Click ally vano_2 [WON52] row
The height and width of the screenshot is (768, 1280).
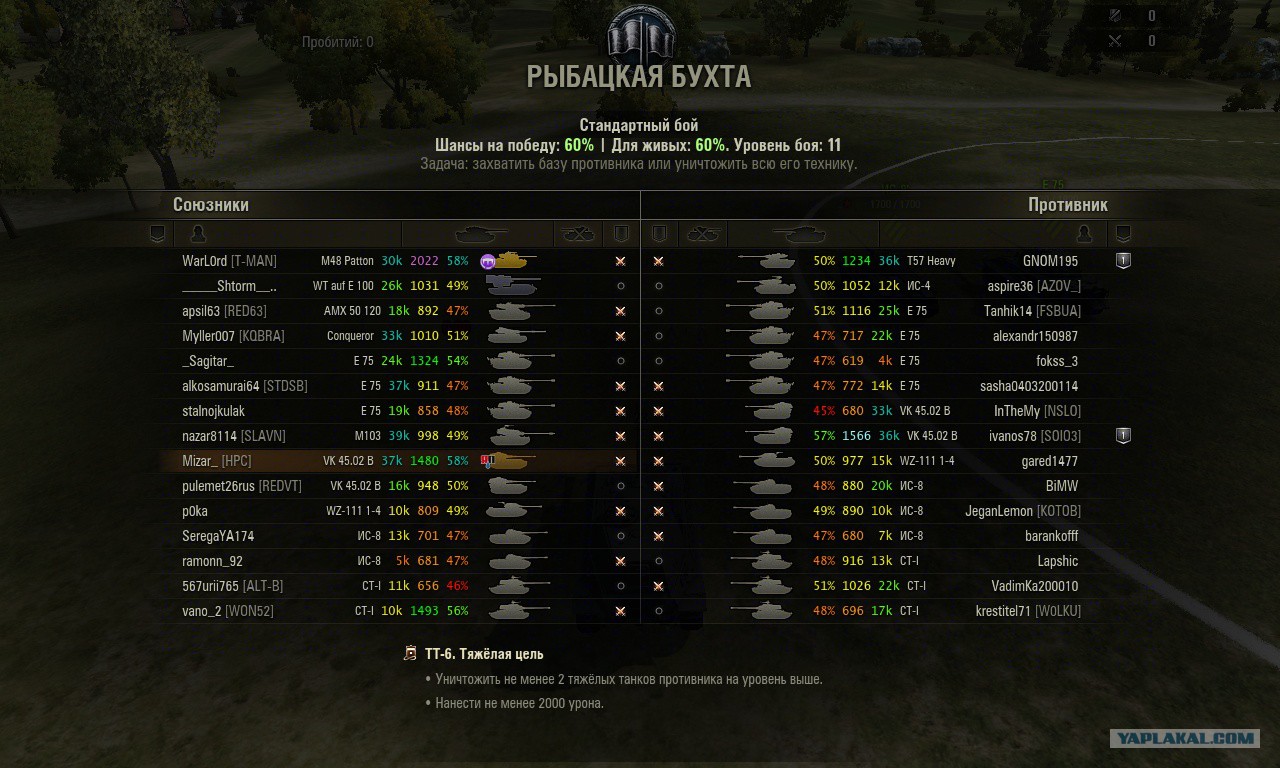tap(227, 611)
